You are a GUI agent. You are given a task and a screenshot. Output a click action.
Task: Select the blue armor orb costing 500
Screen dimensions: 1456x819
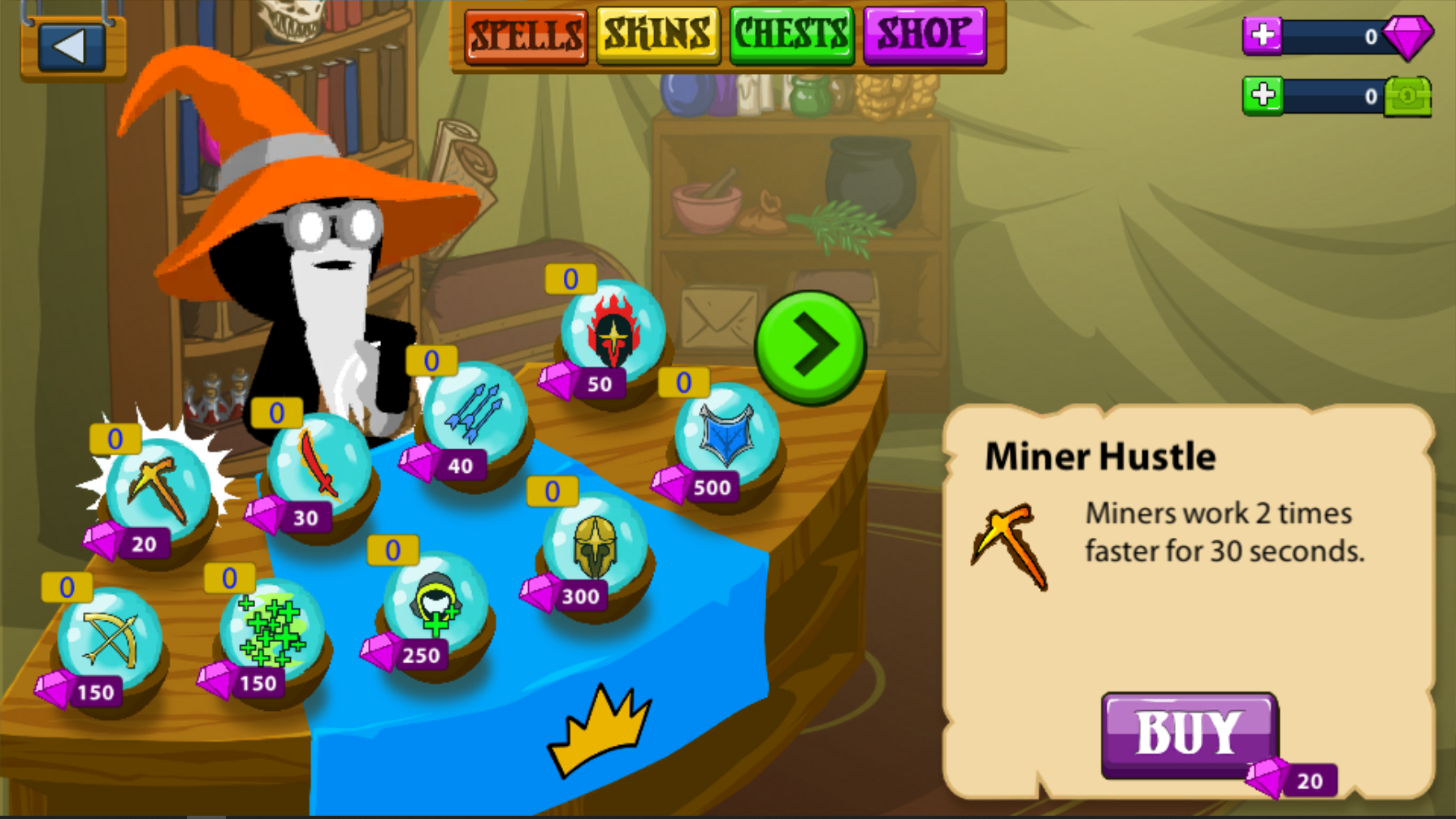726,435
